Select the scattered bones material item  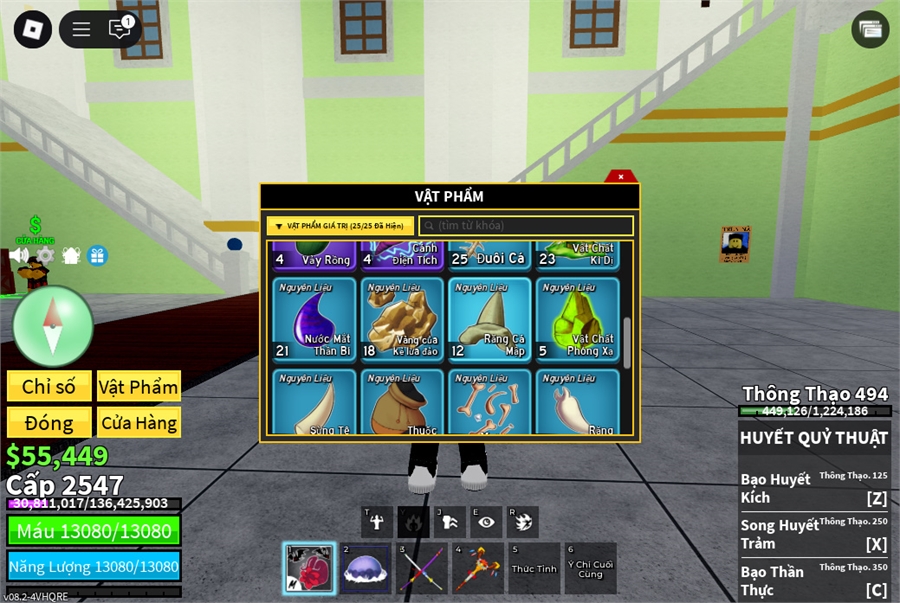point(489,403)
